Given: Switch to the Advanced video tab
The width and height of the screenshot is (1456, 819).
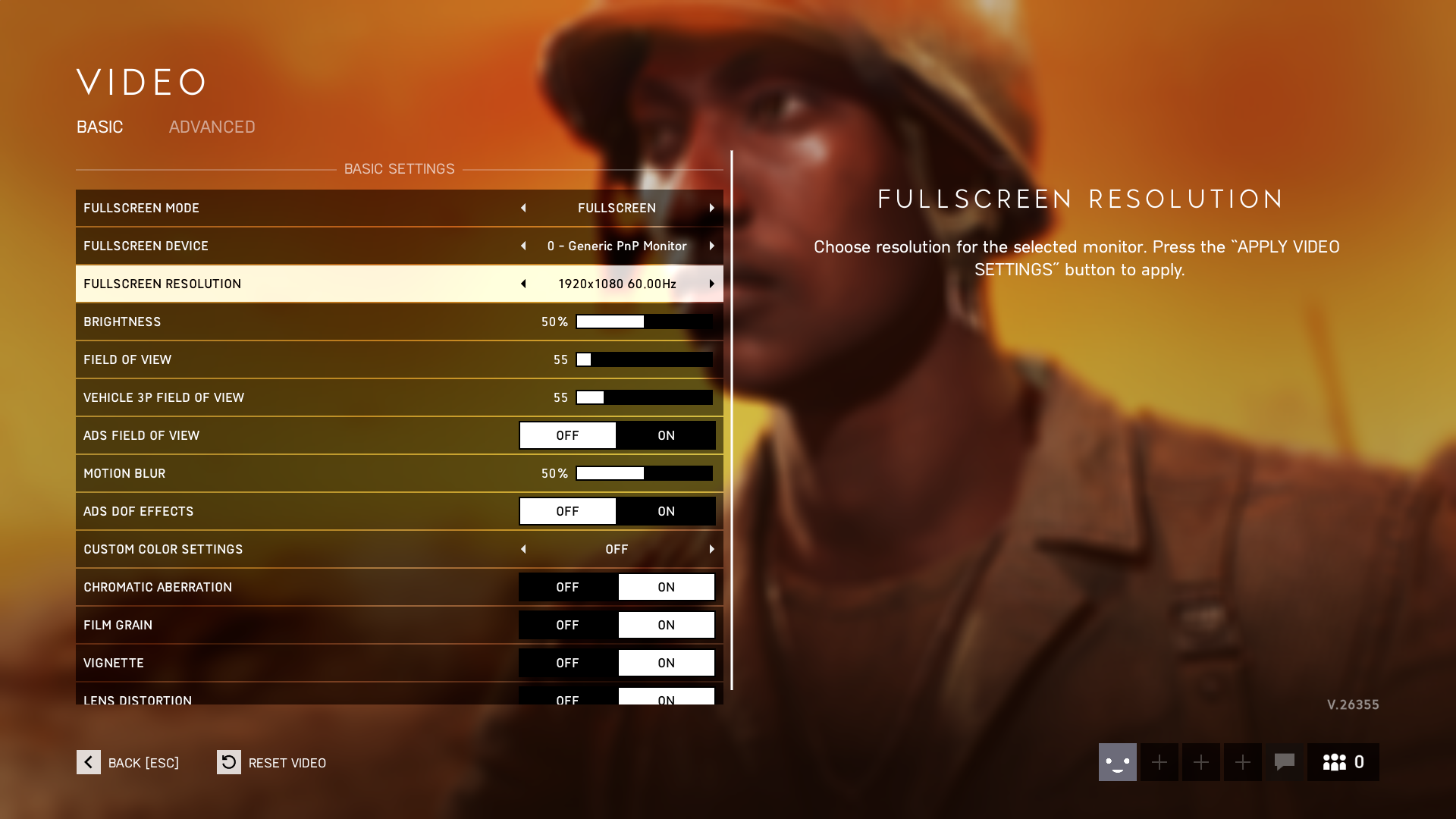Looking at the screenshot, I should tap(212, 127).
